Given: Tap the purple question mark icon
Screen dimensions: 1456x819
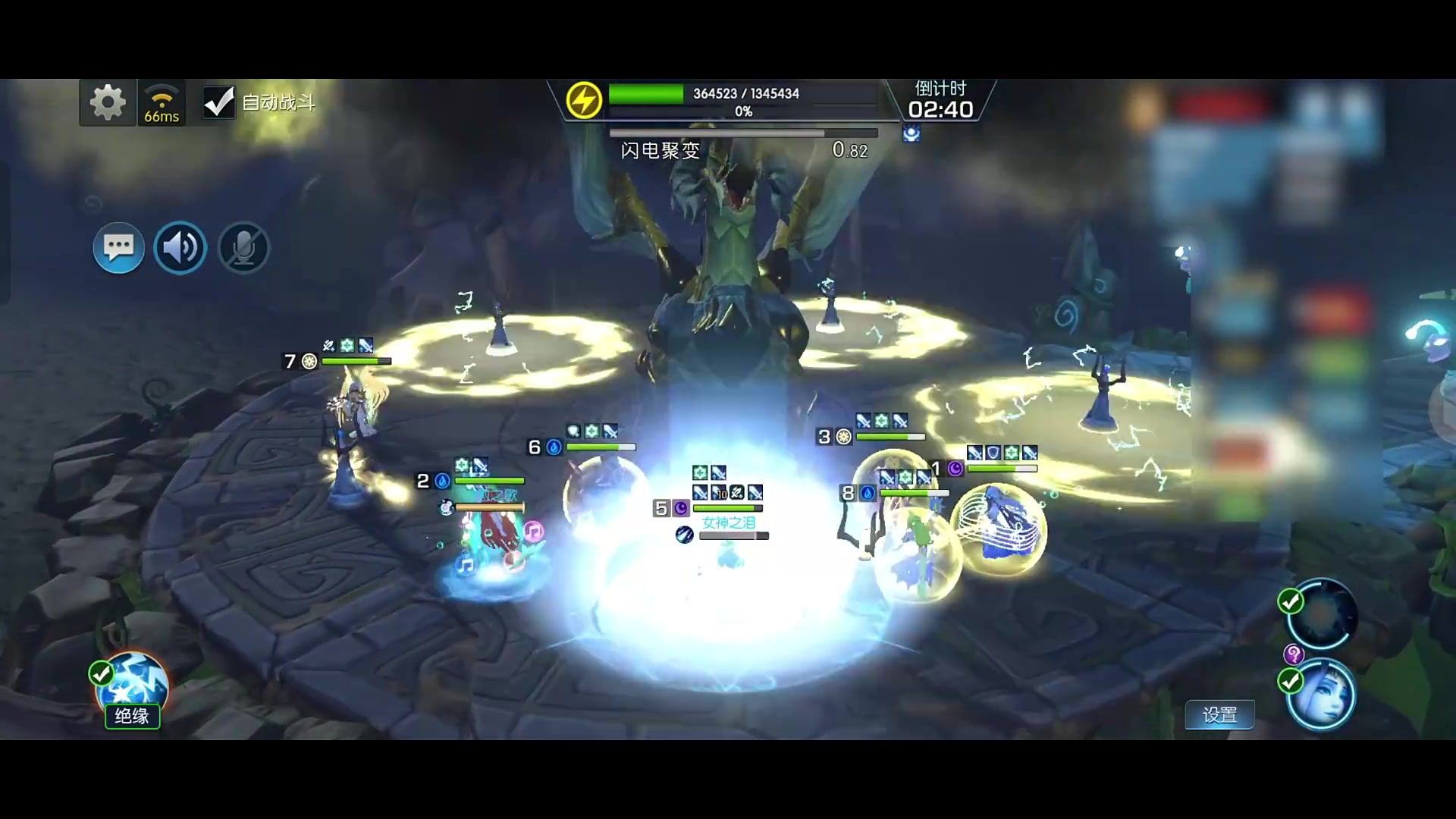Looking at the screenshot, I should pos(1293,654).
